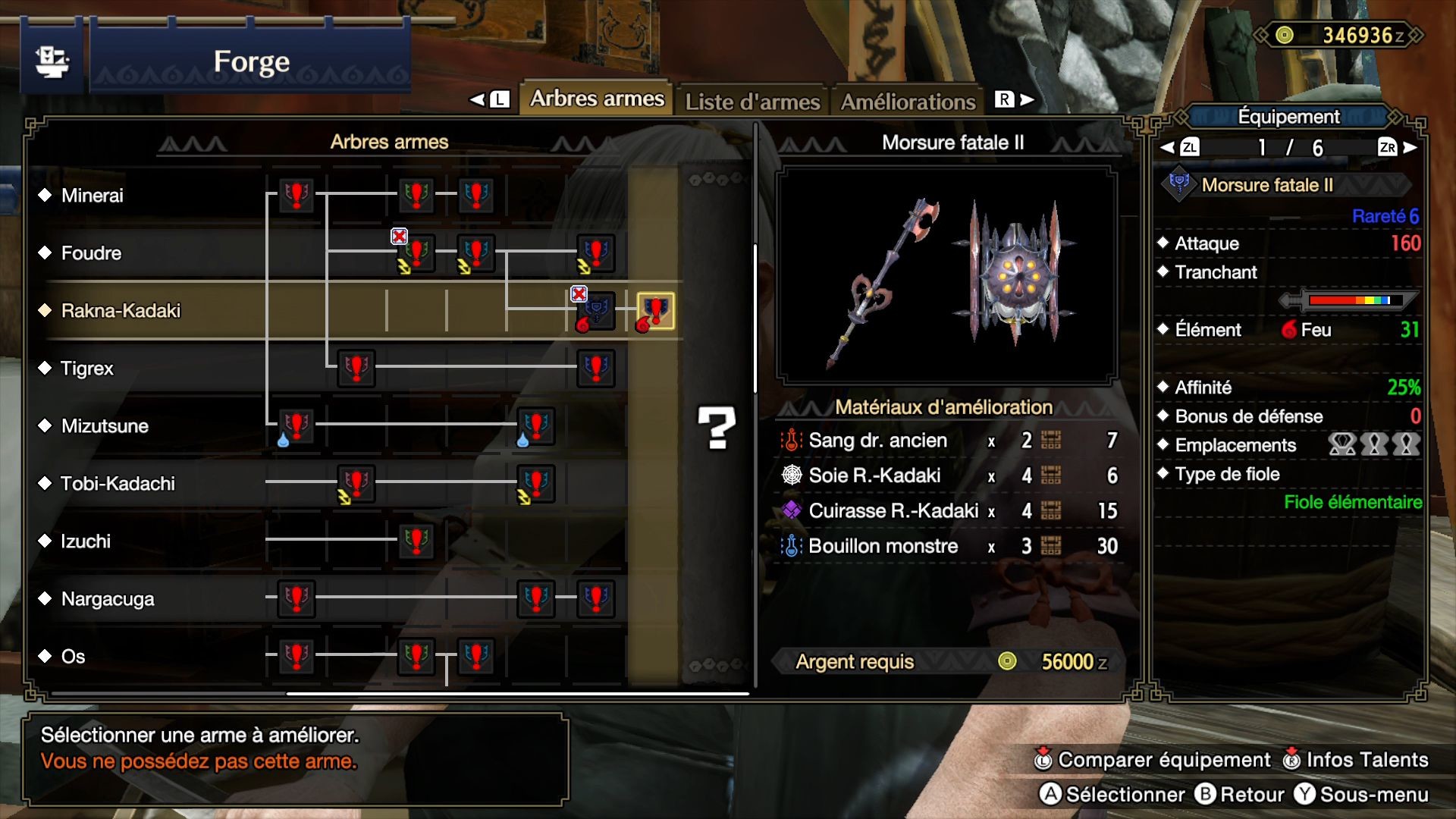Select the first Minerai tree weapon icon
1456x819 pixels.
click(295, 196)
